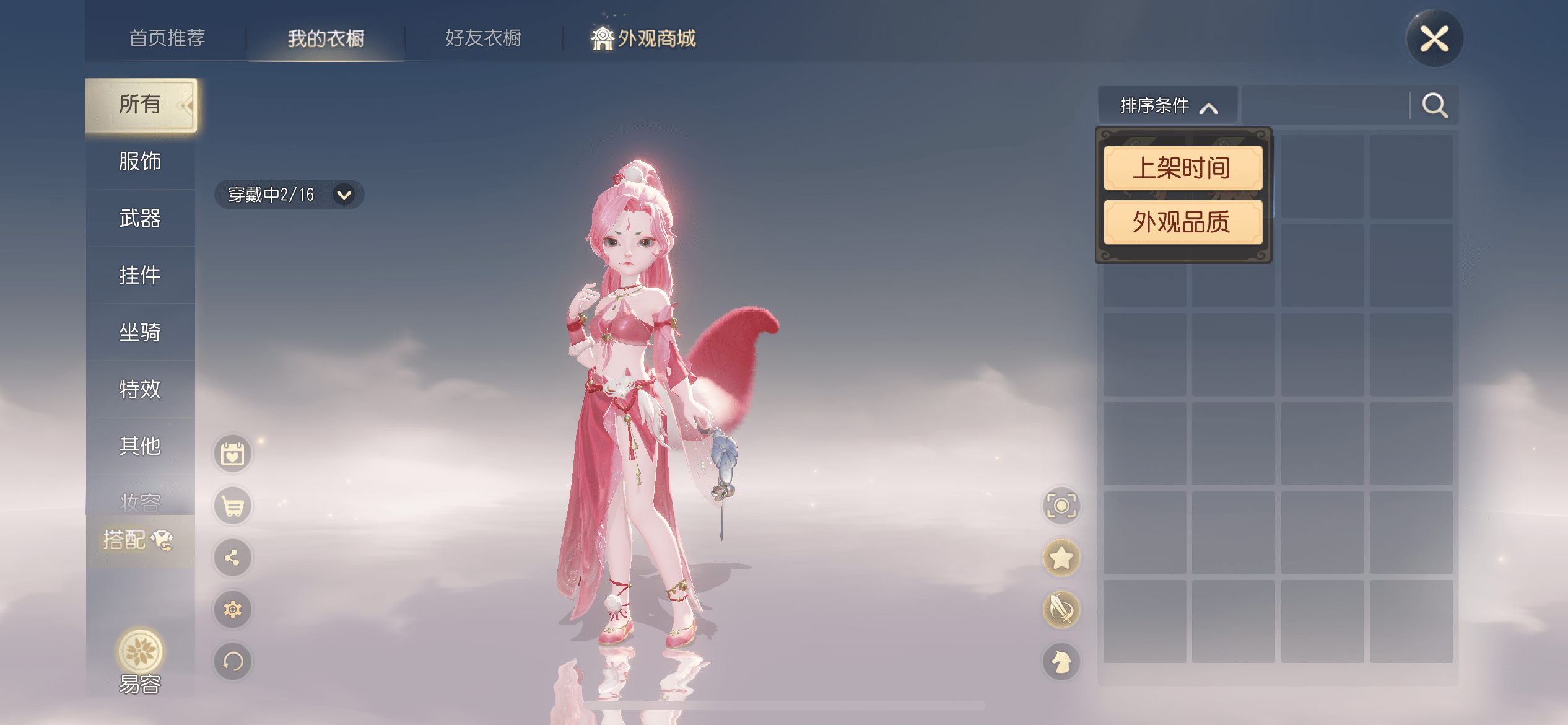
Task: Click the magnifying glass search button
Action: coord(1434,106)
